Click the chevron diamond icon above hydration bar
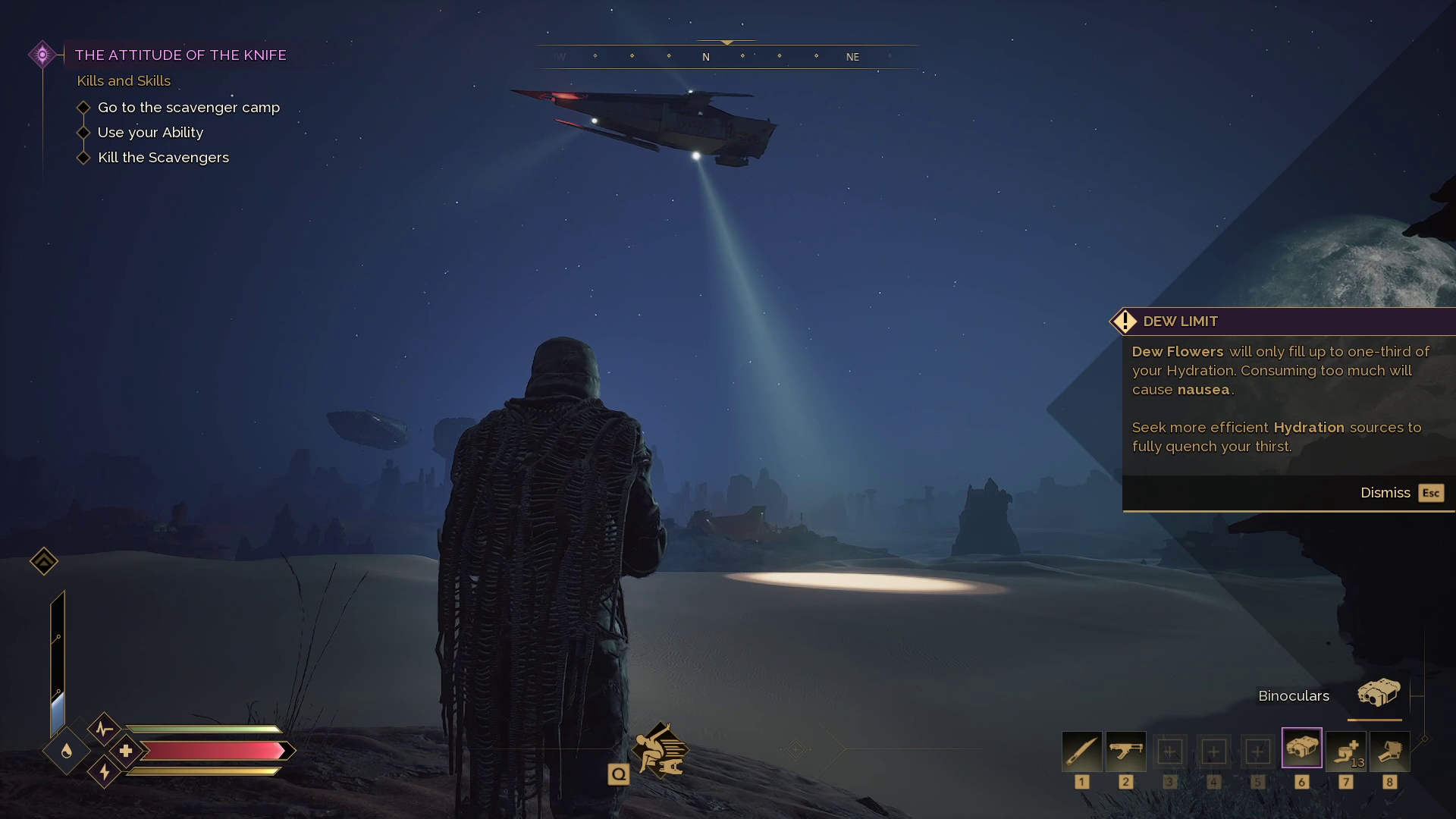The height and width of the screenshot is (819, 1456). (x=44, y=561)
